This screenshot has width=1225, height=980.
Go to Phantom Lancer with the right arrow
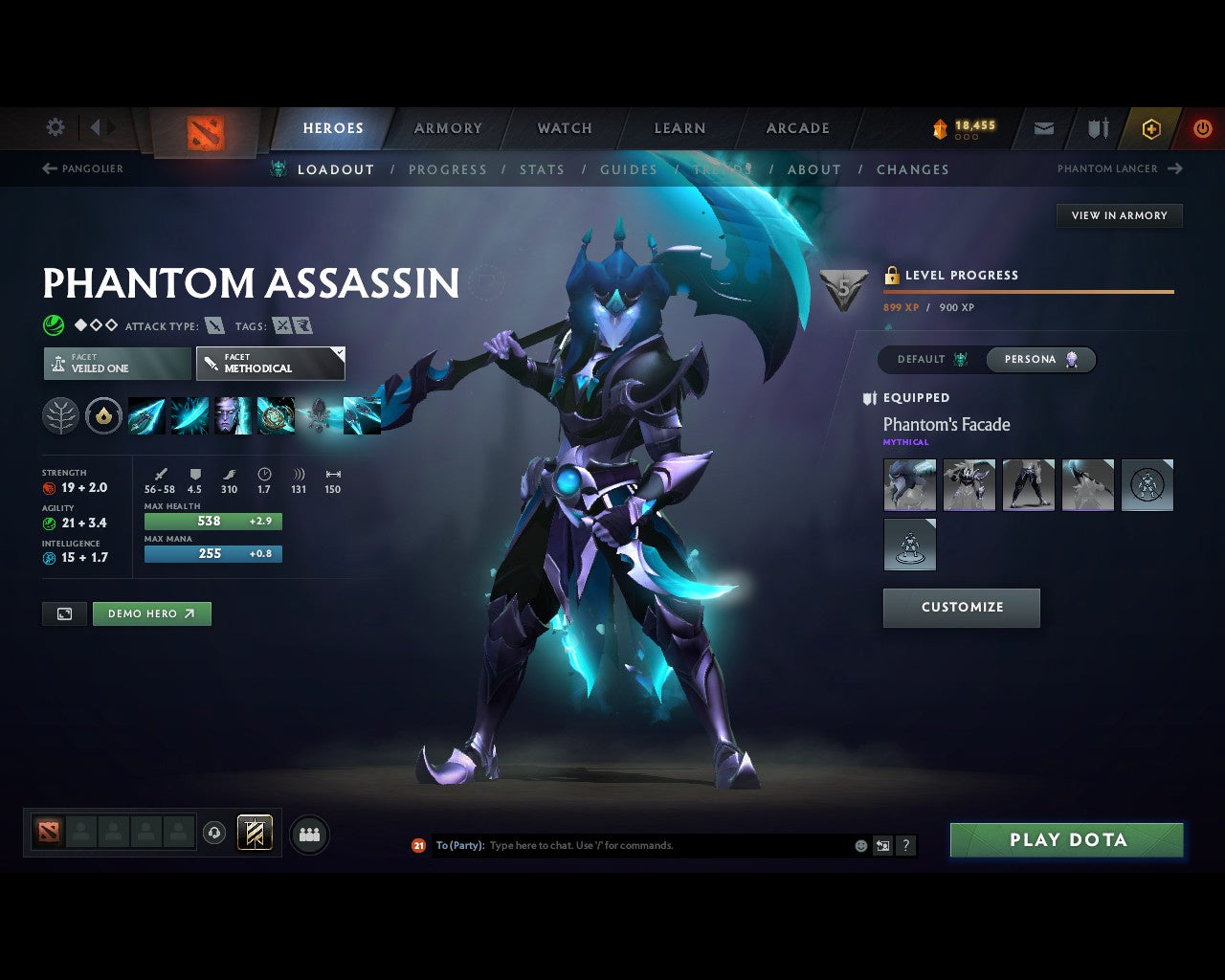tap(1174, 168)
